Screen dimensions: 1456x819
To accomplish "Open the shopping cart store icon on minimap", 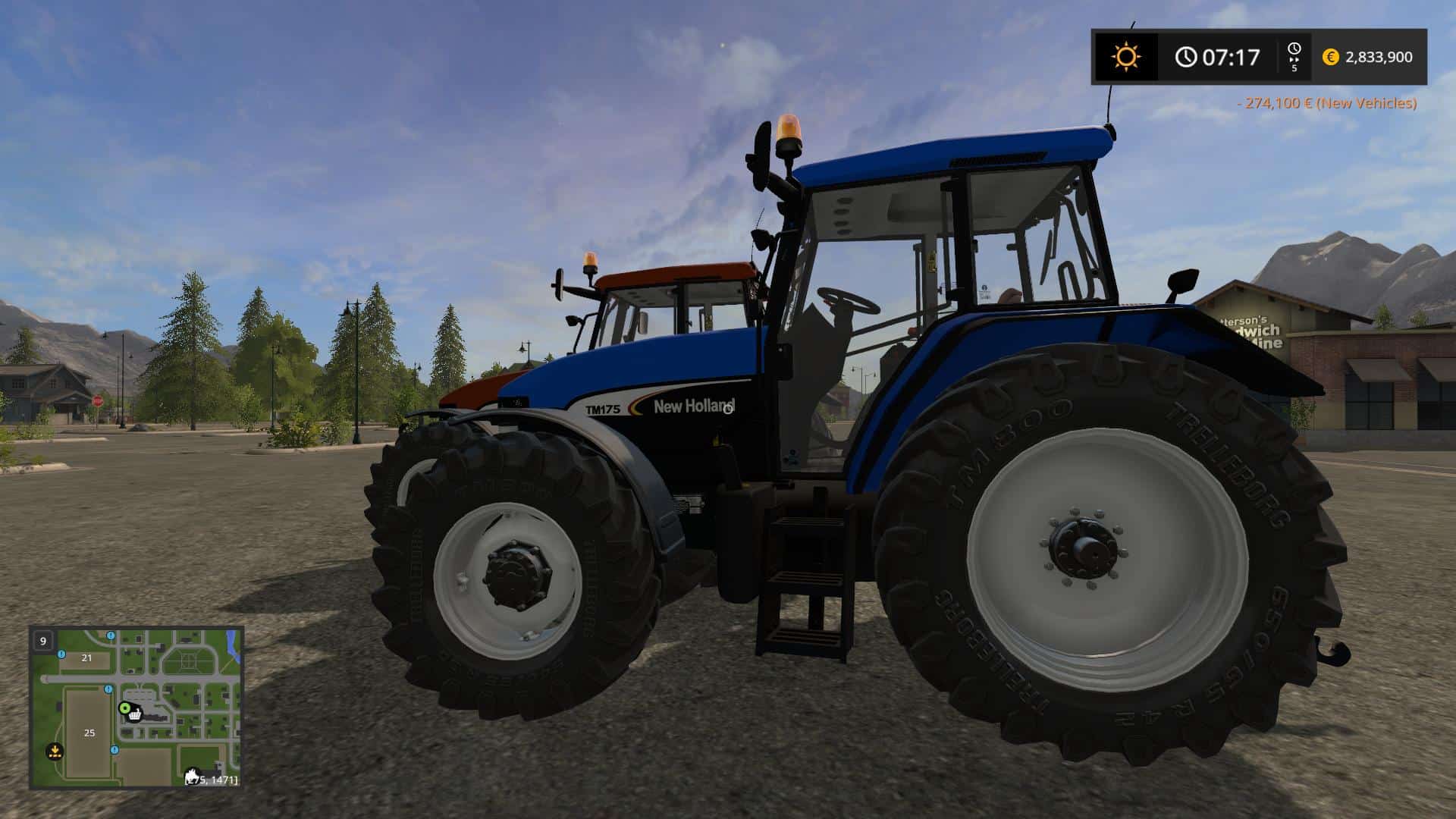I will pyautogui.click(x=134, y=715).
